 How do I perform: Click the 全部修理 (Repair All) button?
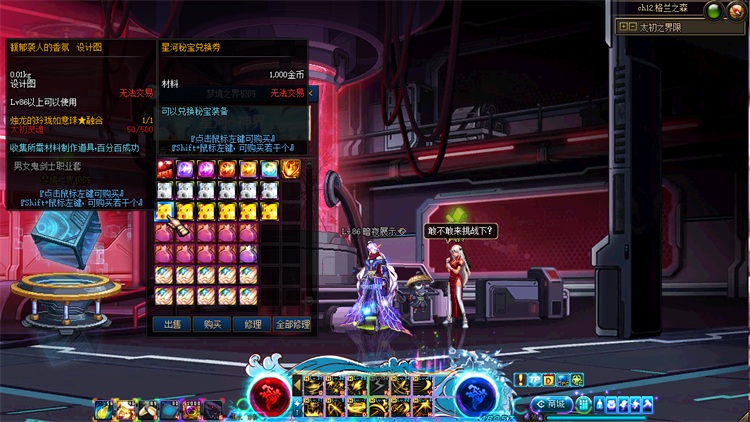(292, 324)
